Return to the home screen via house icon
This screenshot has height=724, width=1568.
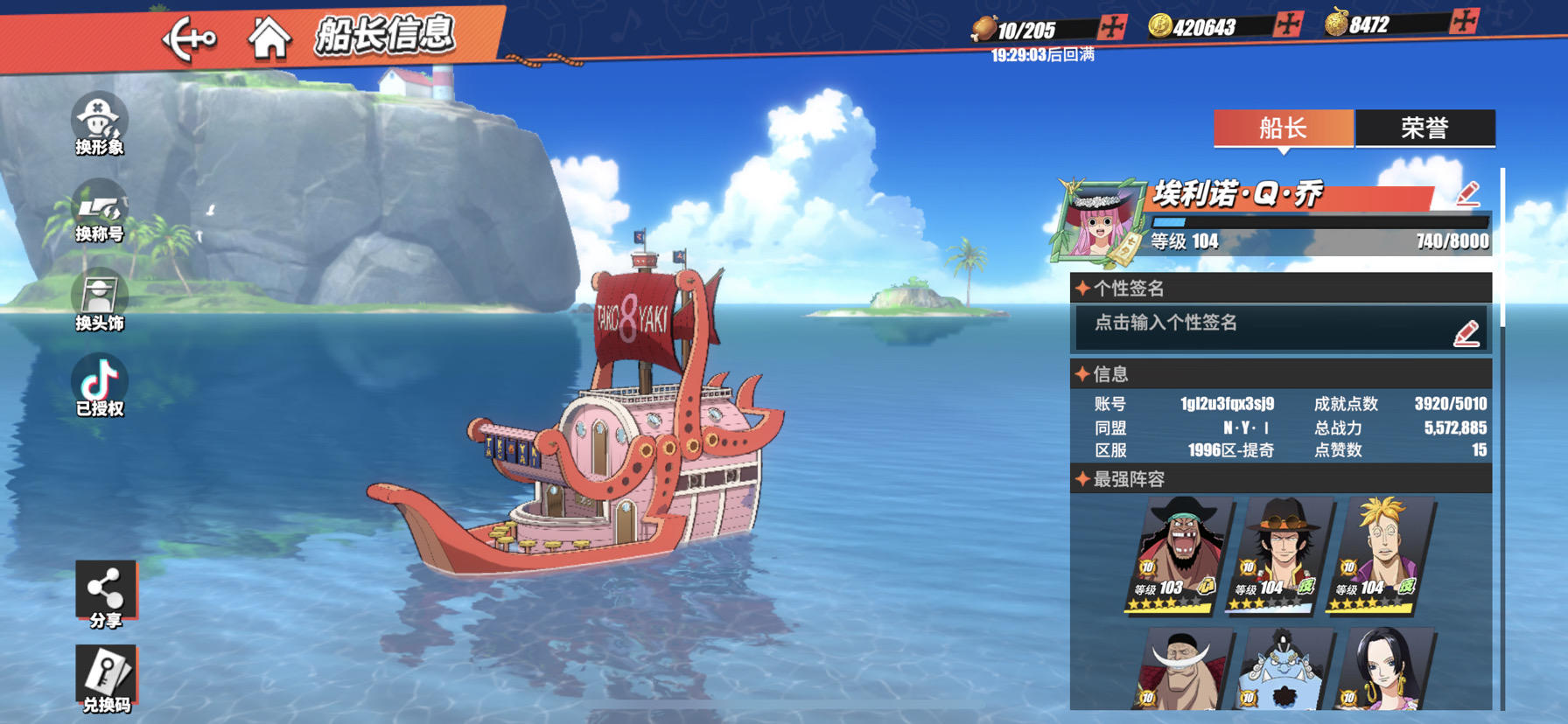[x=269, y=39]
